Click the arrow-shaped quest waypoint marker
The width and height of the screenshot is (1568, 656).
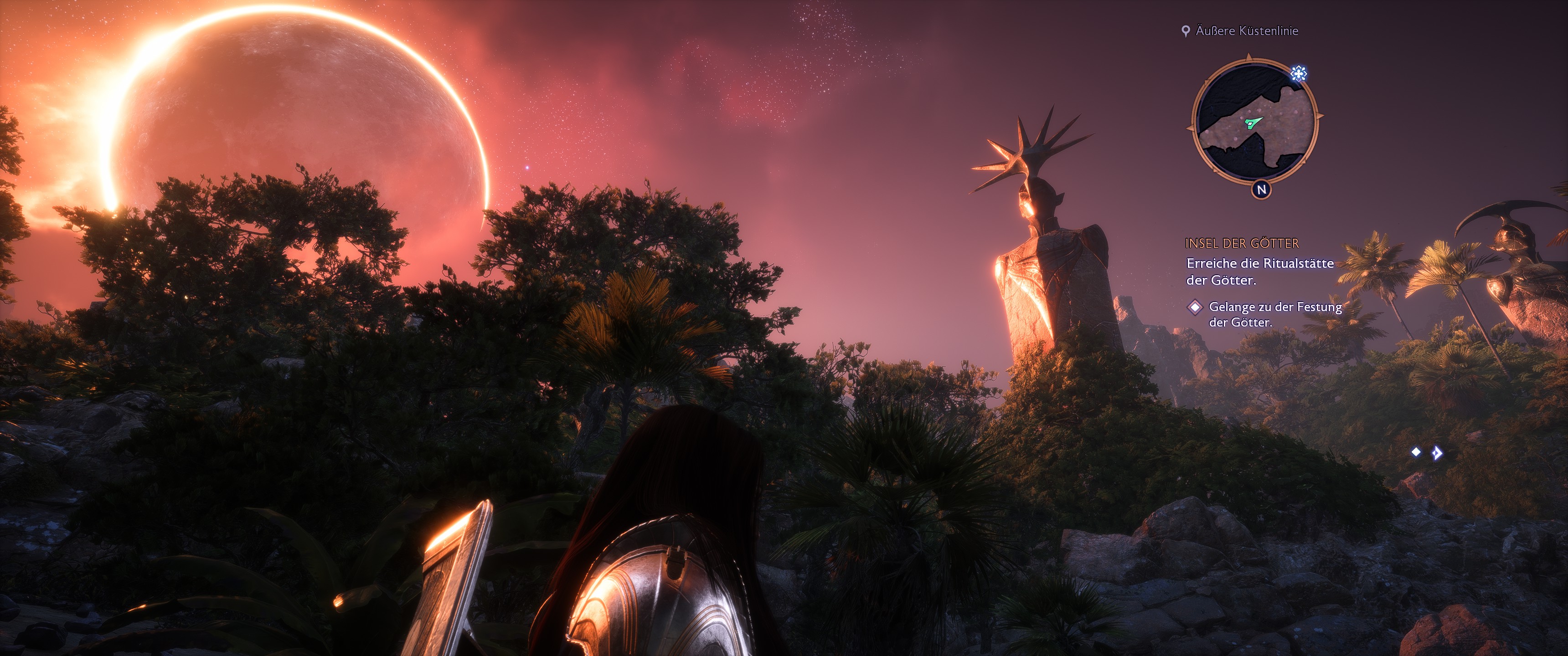[x=1437, y=453]
